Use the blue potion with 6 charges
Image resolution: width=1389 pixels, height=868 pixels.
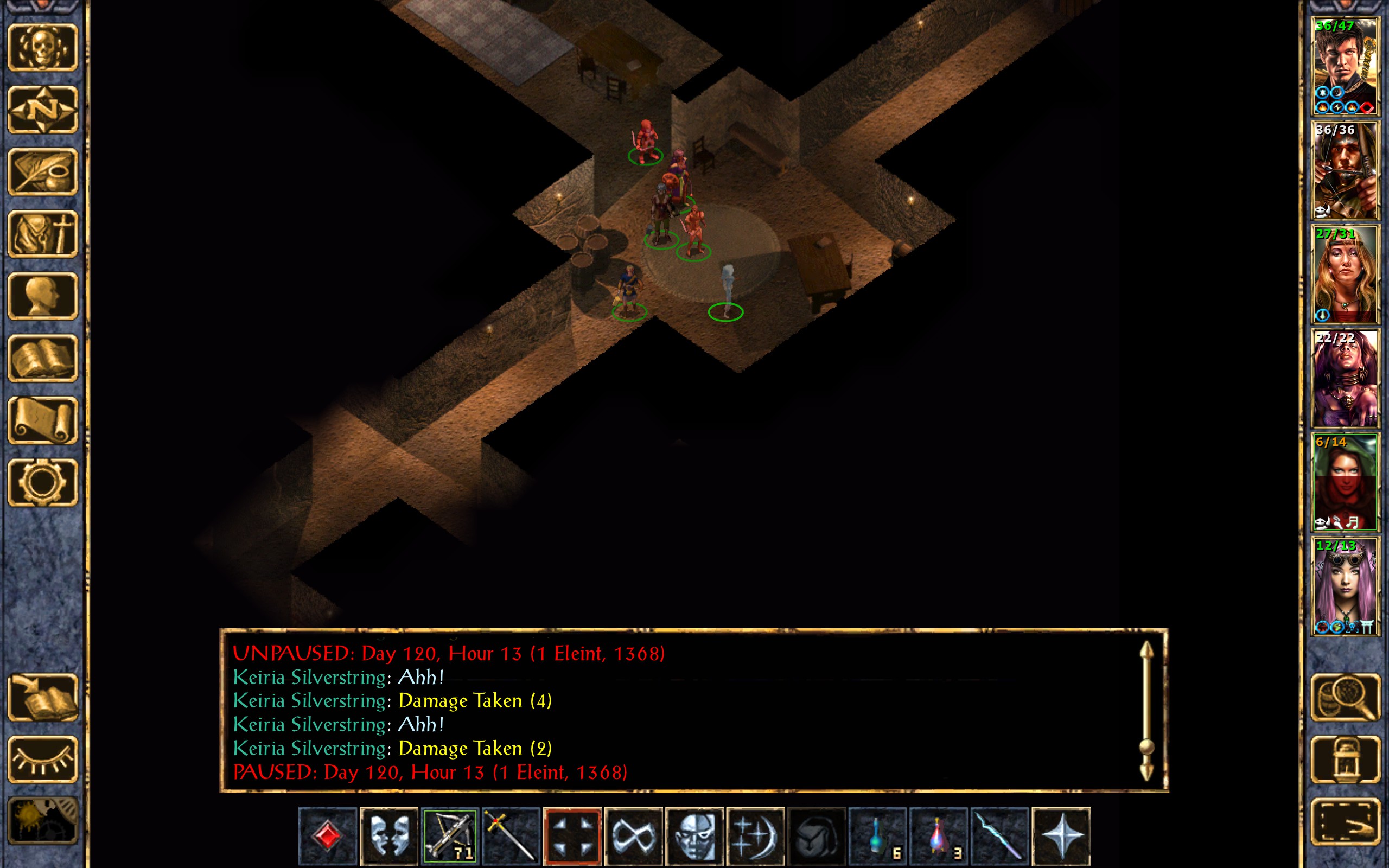[x=877, y=835]
